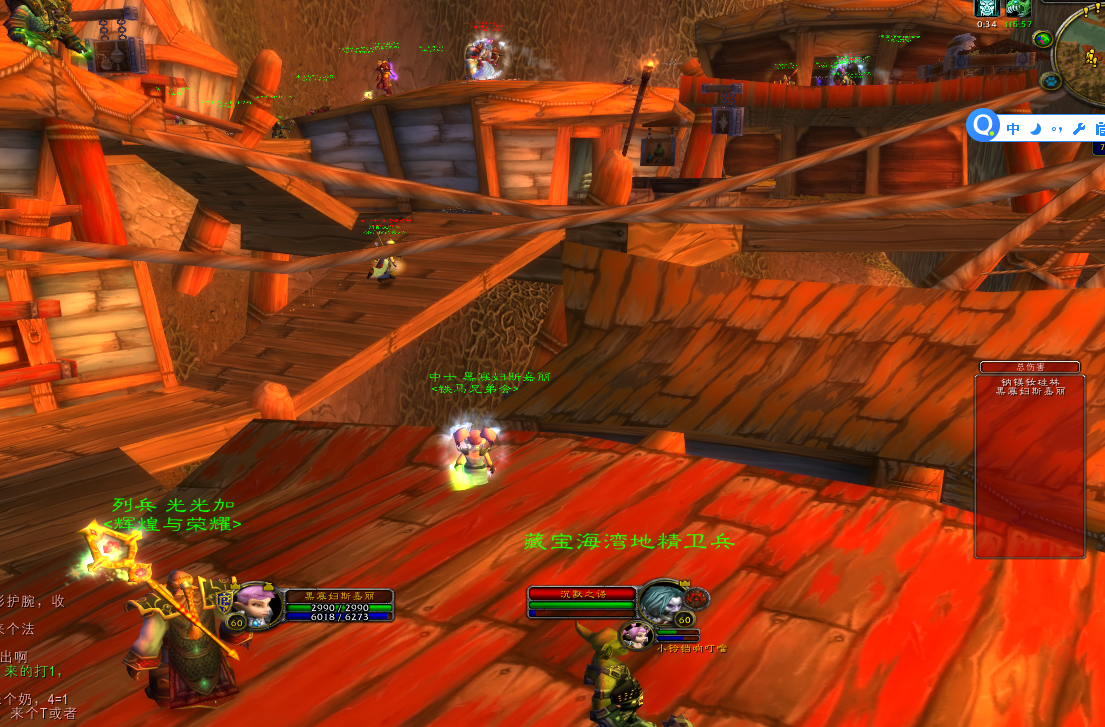Toggle the moon half-width mode icon

coord(1035,128)
